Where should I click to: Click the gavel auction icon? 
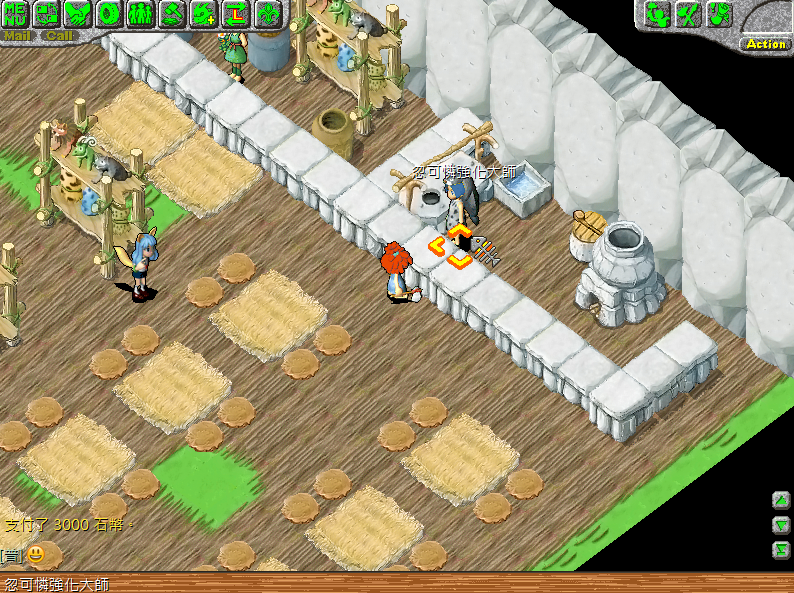[x=172, y=14]
